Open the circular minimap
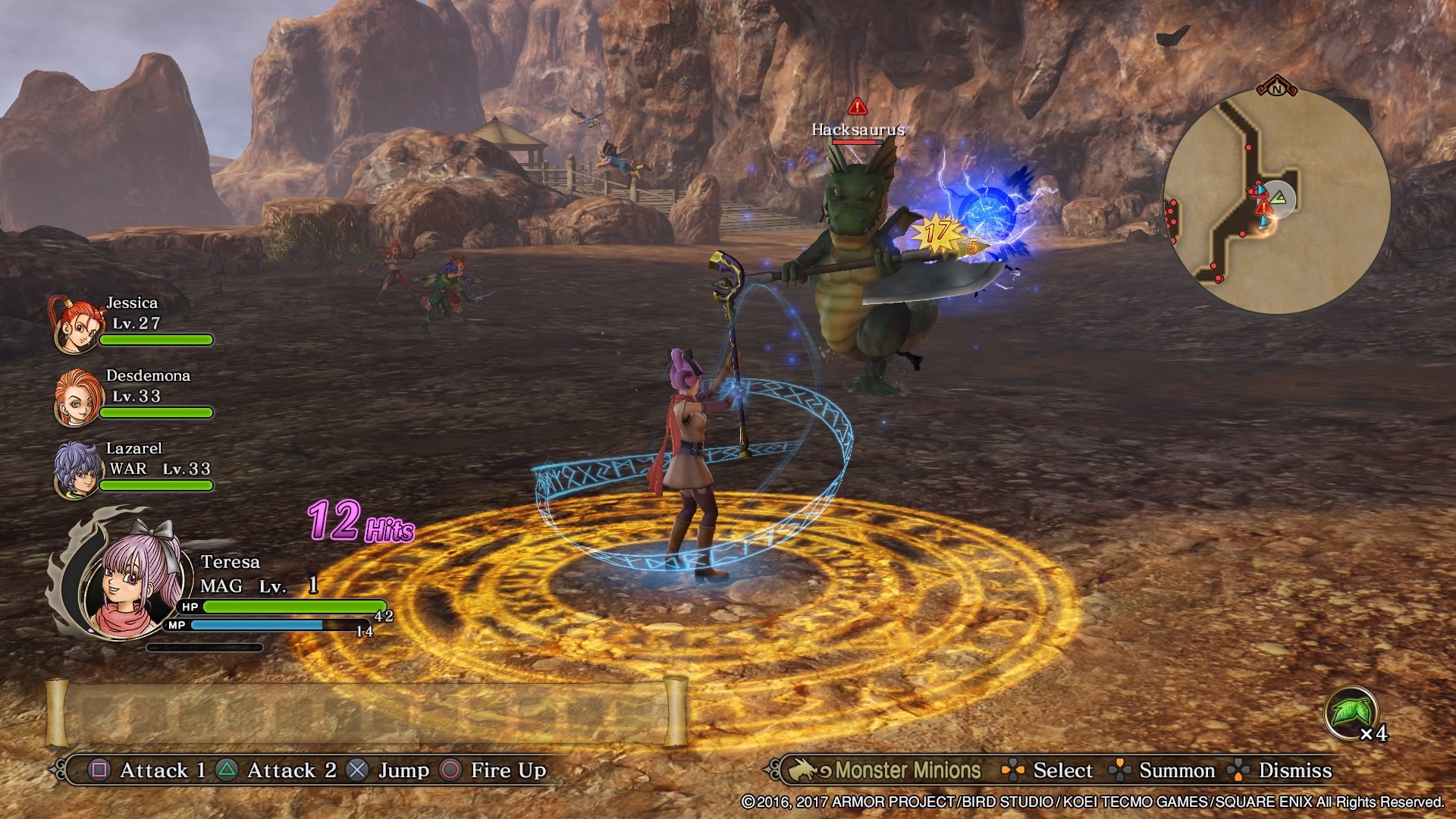Viewport: 1456px width, 819px height. tap(1277, 201)
